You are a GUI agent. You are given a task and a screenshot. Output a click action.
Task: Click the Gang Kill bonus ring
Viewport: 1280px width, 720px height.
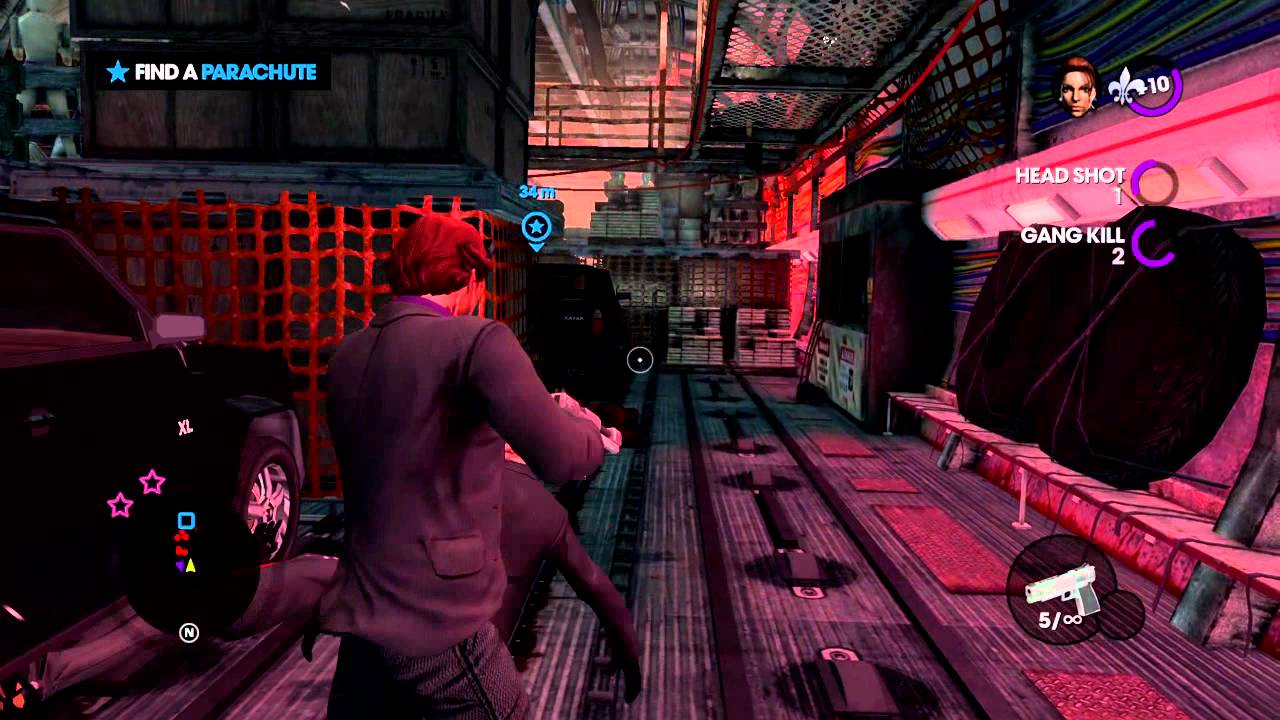1154,243
